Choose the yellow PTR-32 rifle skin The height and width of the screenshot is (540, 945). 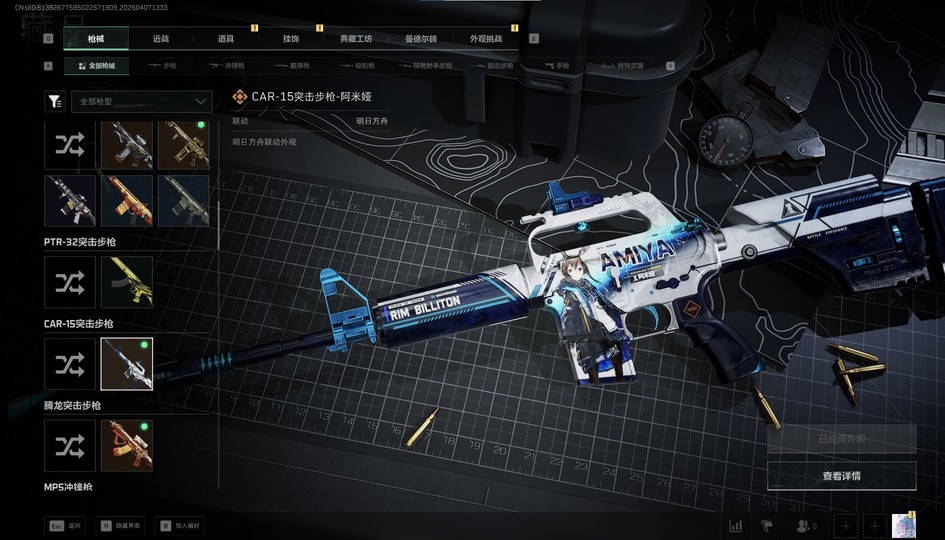[x=127, y=282]
